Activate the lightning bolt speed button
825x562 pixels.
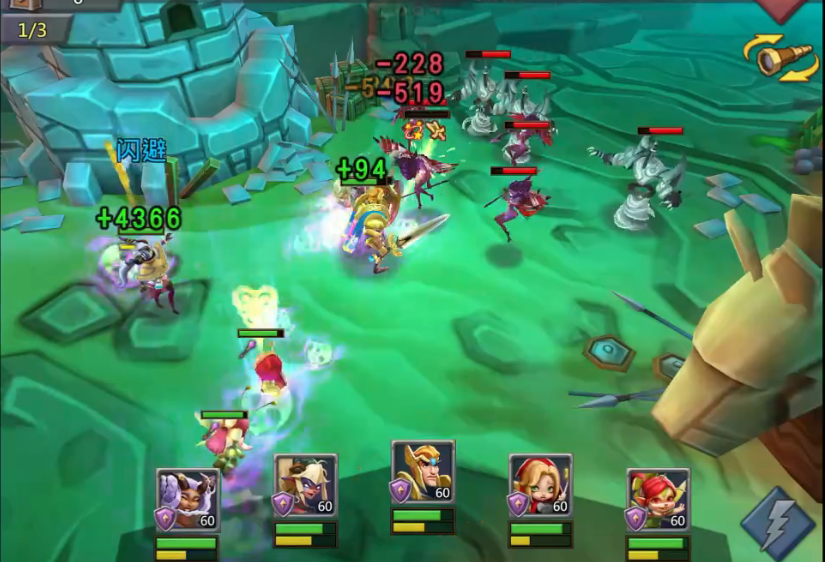pos(777,523)
